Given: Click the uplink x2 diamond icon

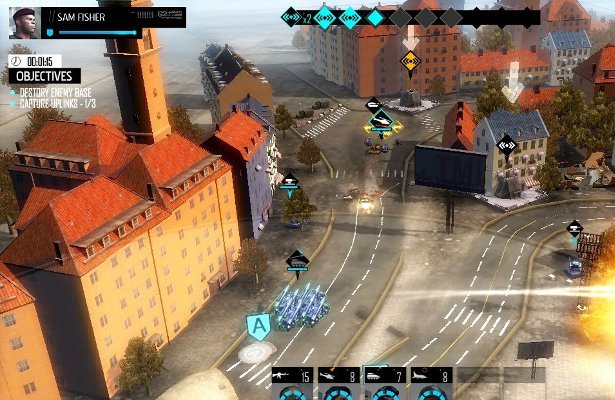Looking at the screenshot, I should pos(292,16).
